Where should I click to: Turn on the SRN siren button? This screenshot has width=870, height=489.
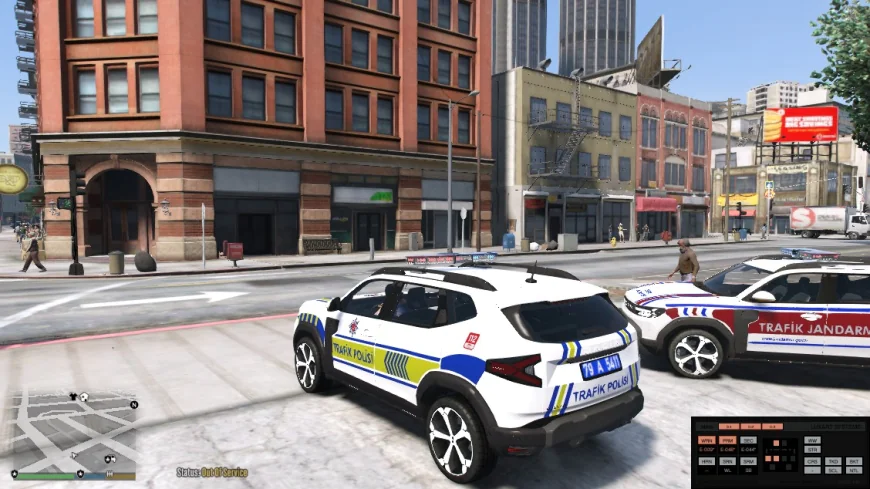[727, 461]
